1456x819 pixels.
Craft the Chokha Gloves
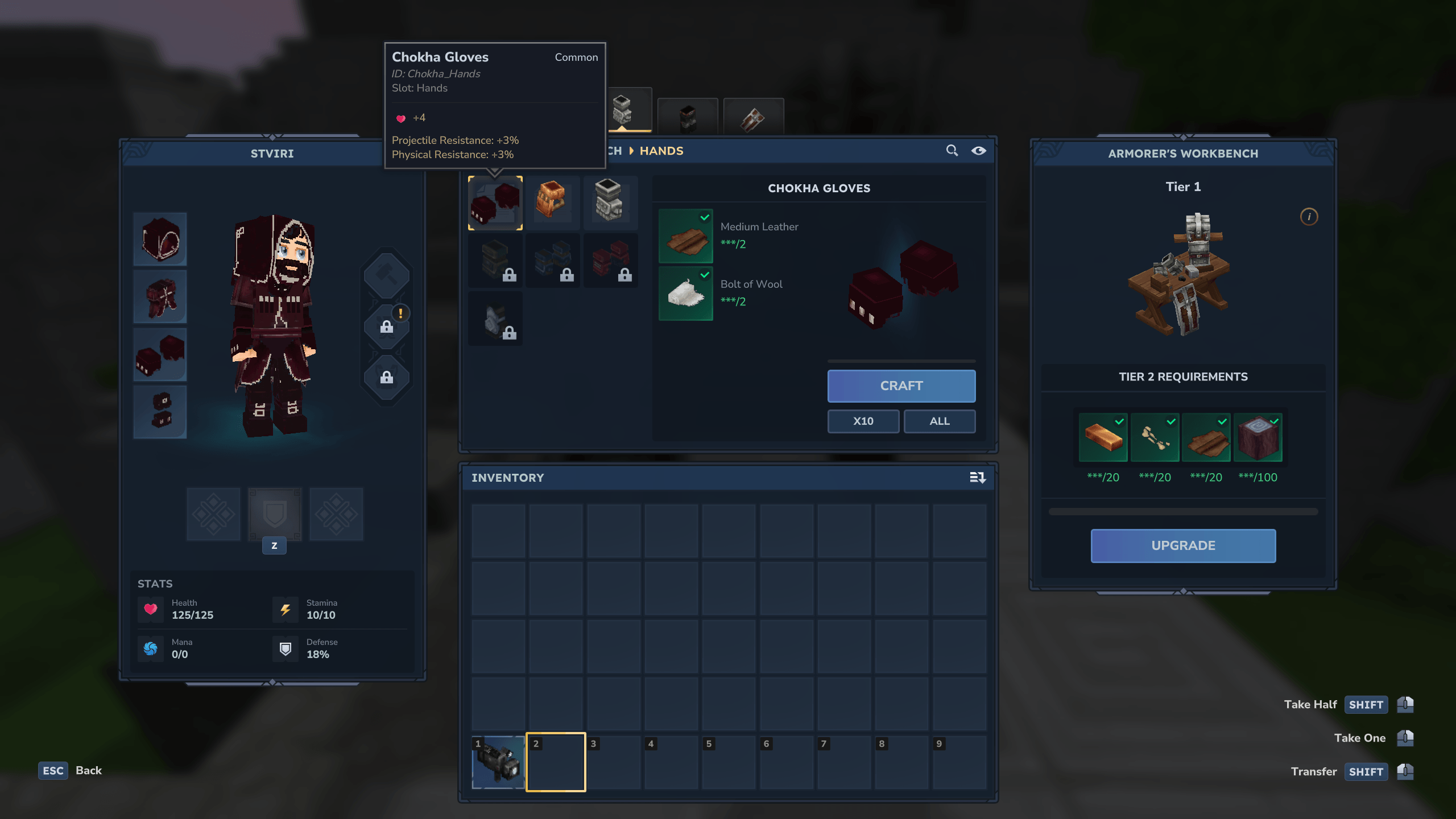tap(901, 386)
